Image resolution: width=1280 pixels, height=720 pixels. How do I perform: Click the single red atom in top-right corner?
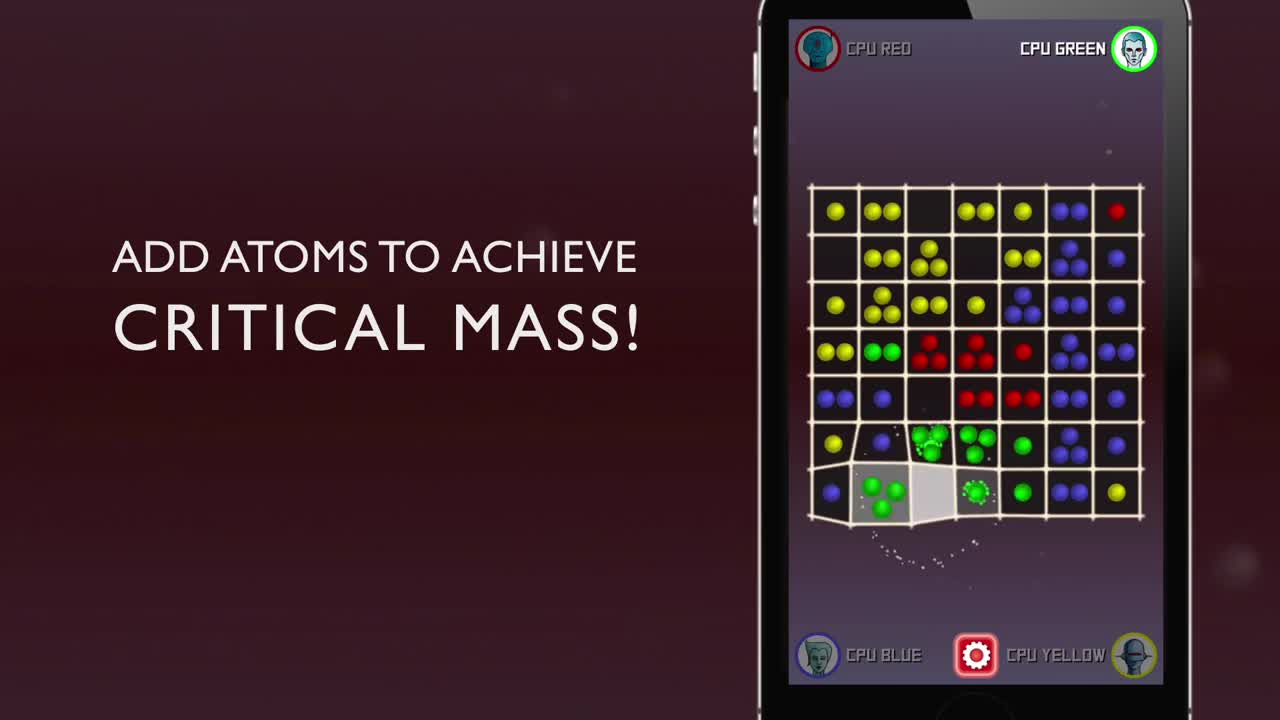point(1118,210)
